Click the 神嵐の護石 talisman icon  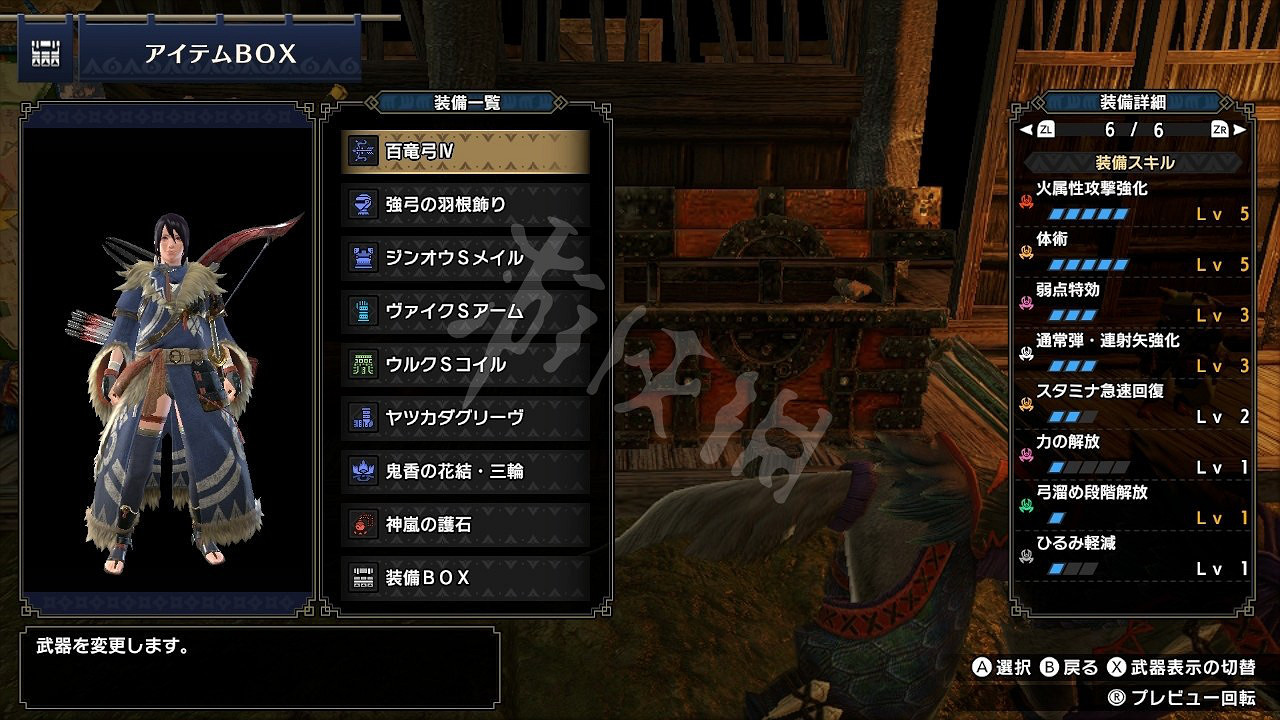pos(360,522)
